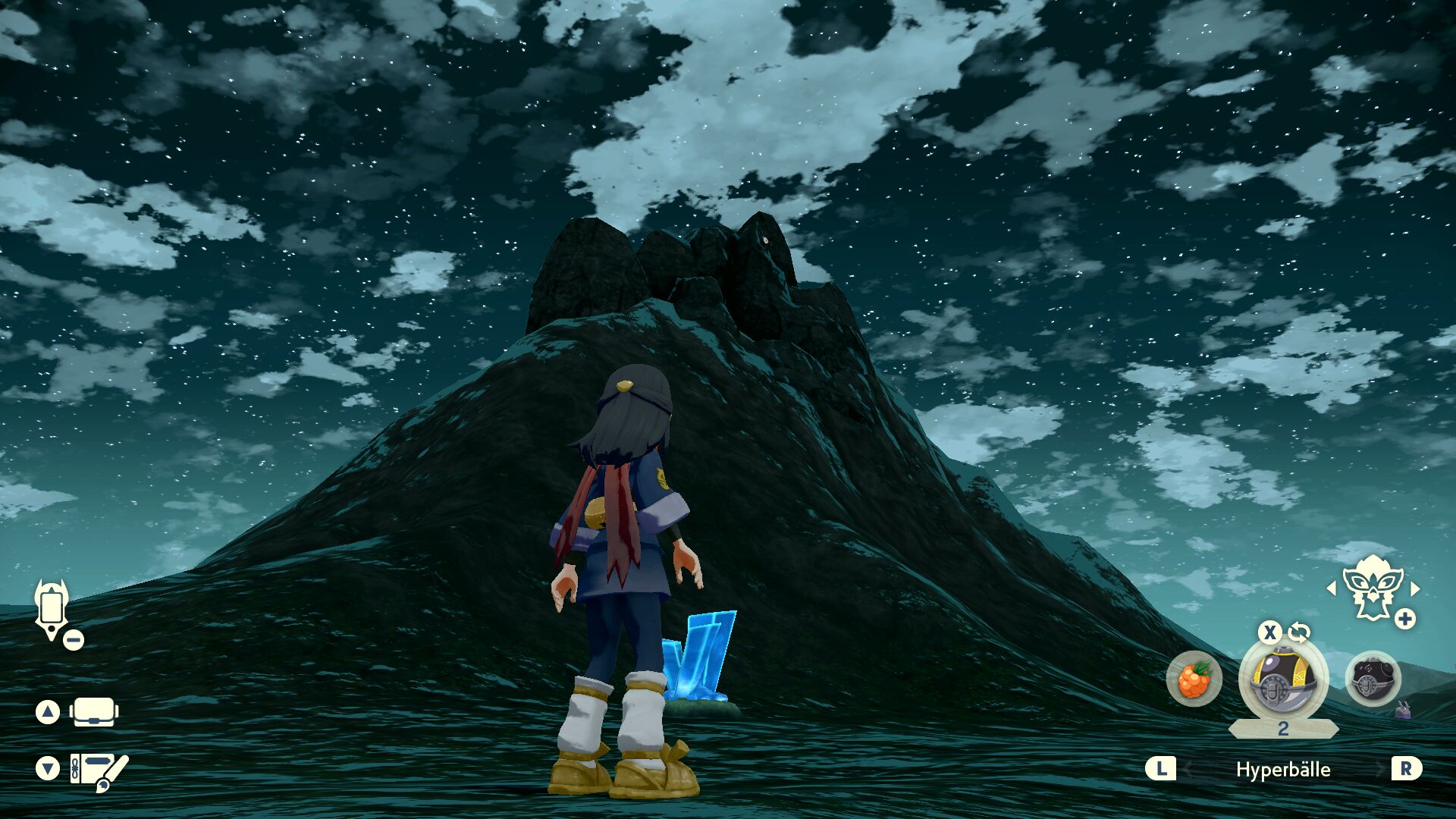Open the satchel bag icon
1456x819 pixels.
[x=93, y=712]
